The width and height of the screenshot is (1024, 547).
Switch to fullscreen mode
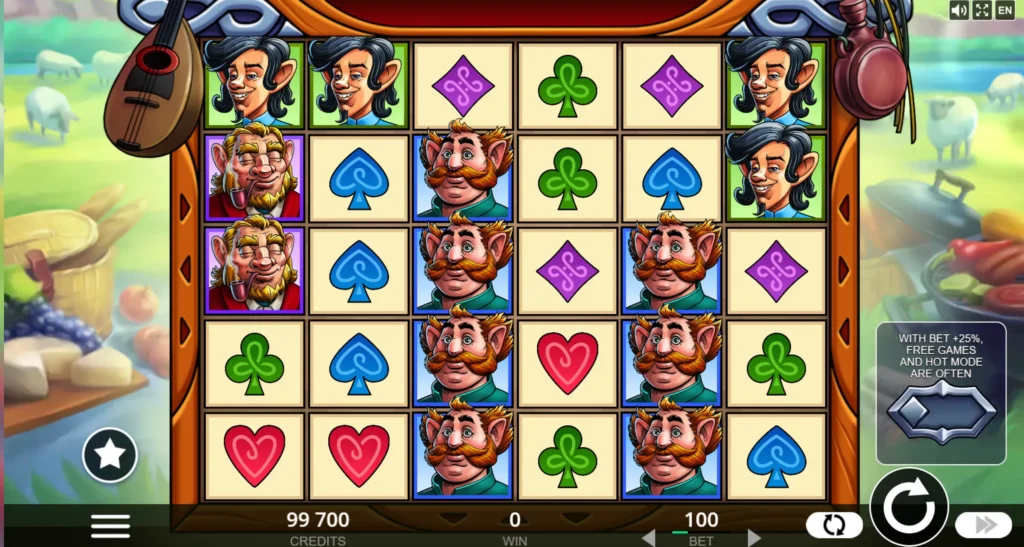pos(981,10)
